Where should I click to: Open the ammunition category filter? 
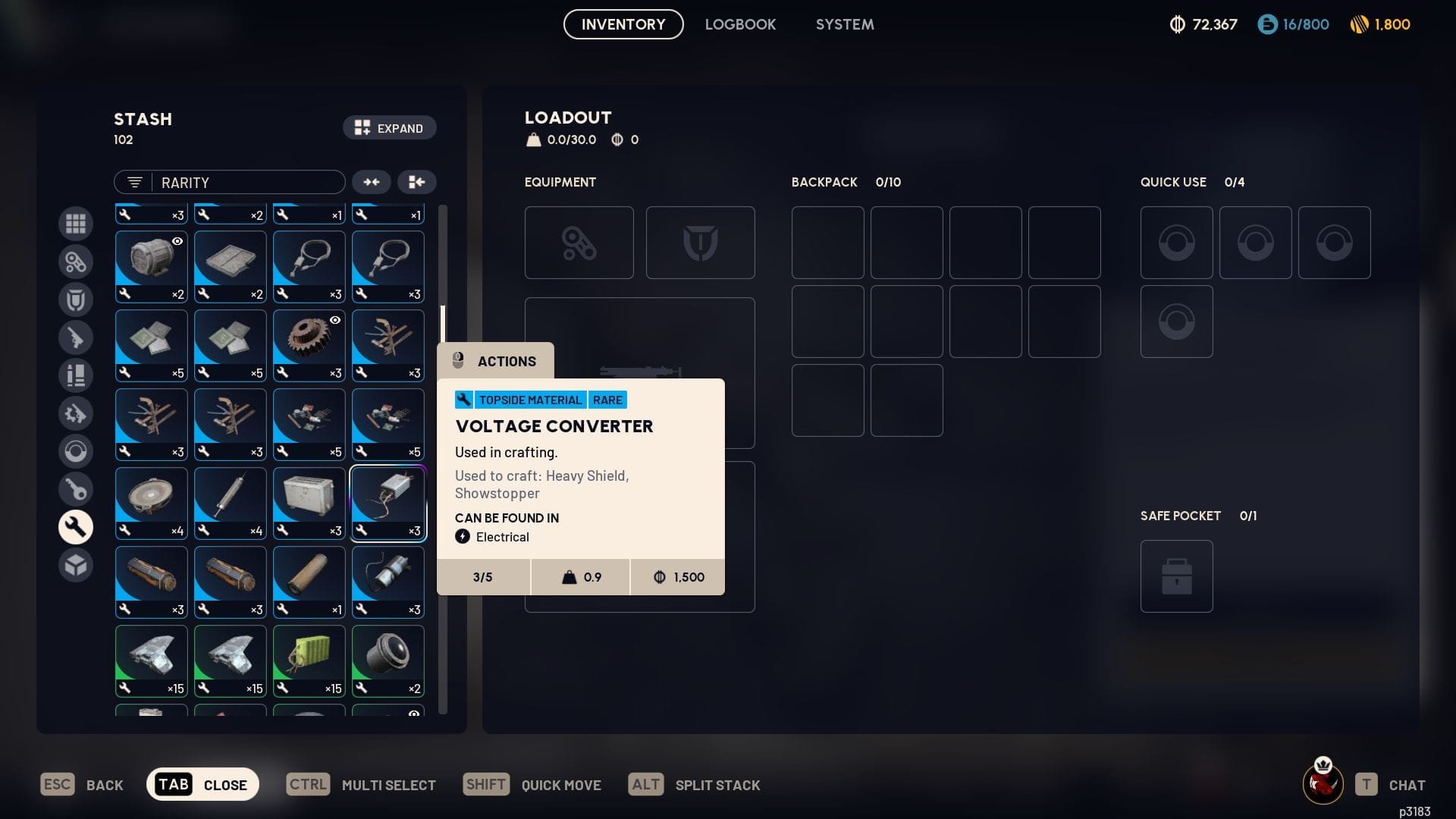76,375
